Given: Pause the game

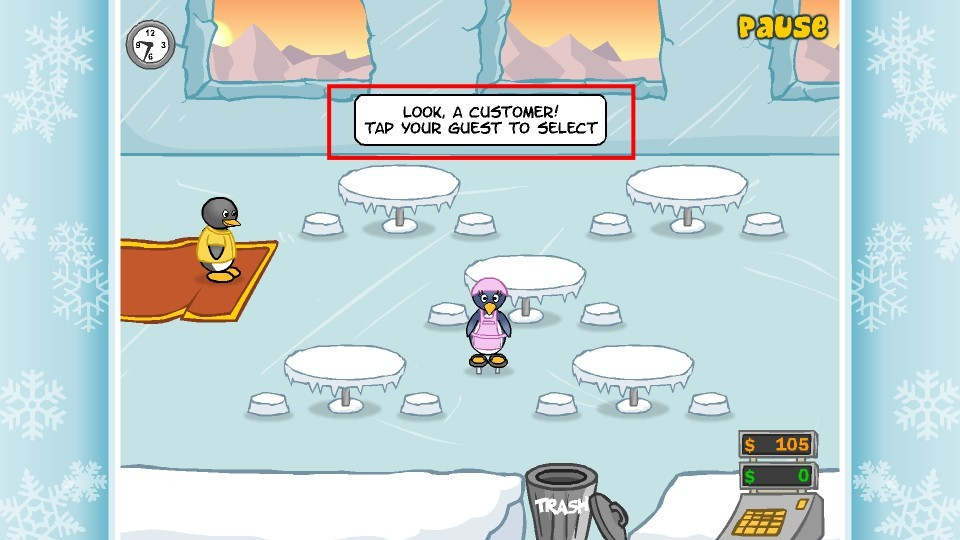Looking at the screenshot, I should pos(782,27).
